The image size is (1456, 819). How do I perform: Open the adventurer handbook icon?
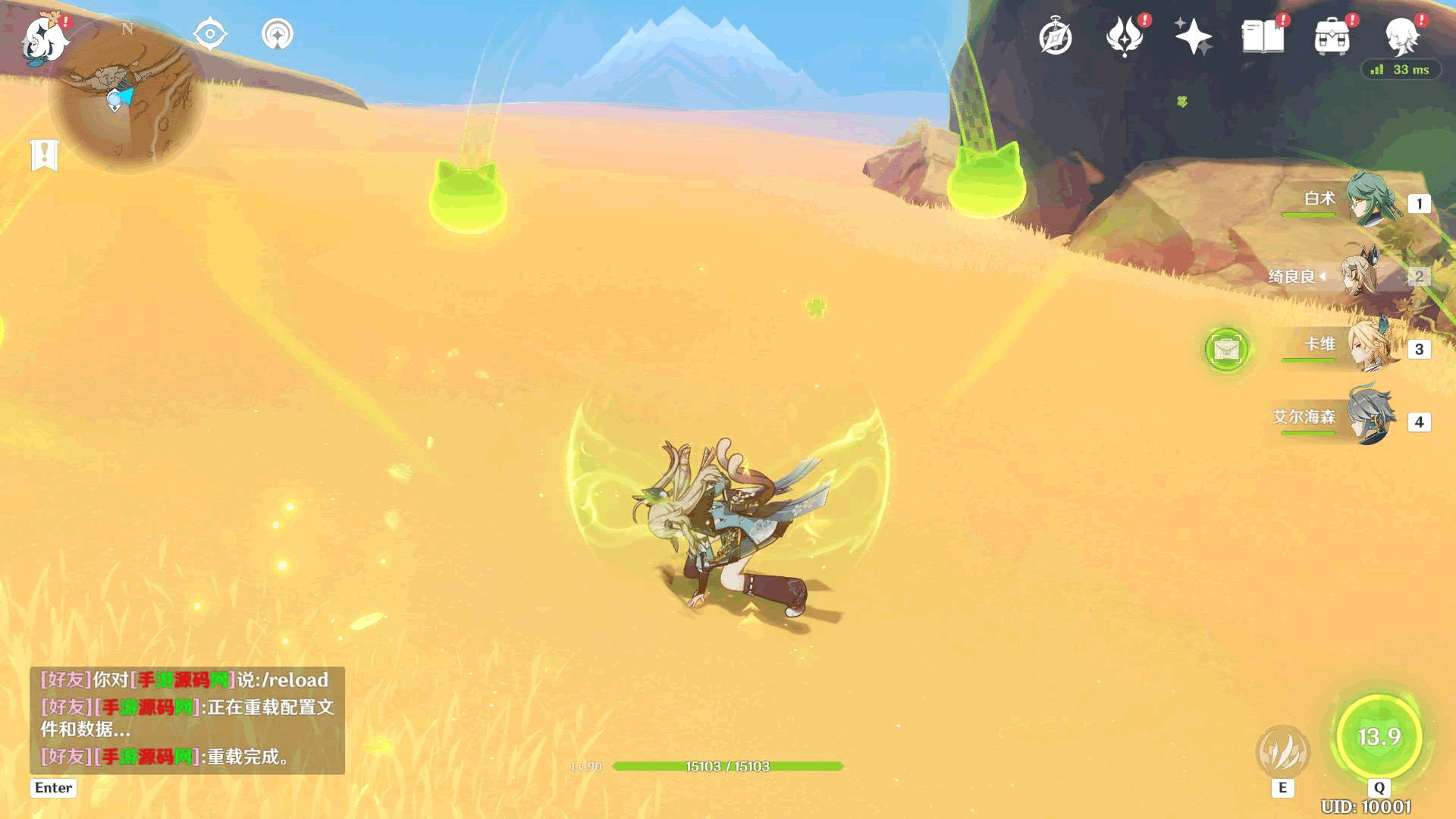[1263, 36]
